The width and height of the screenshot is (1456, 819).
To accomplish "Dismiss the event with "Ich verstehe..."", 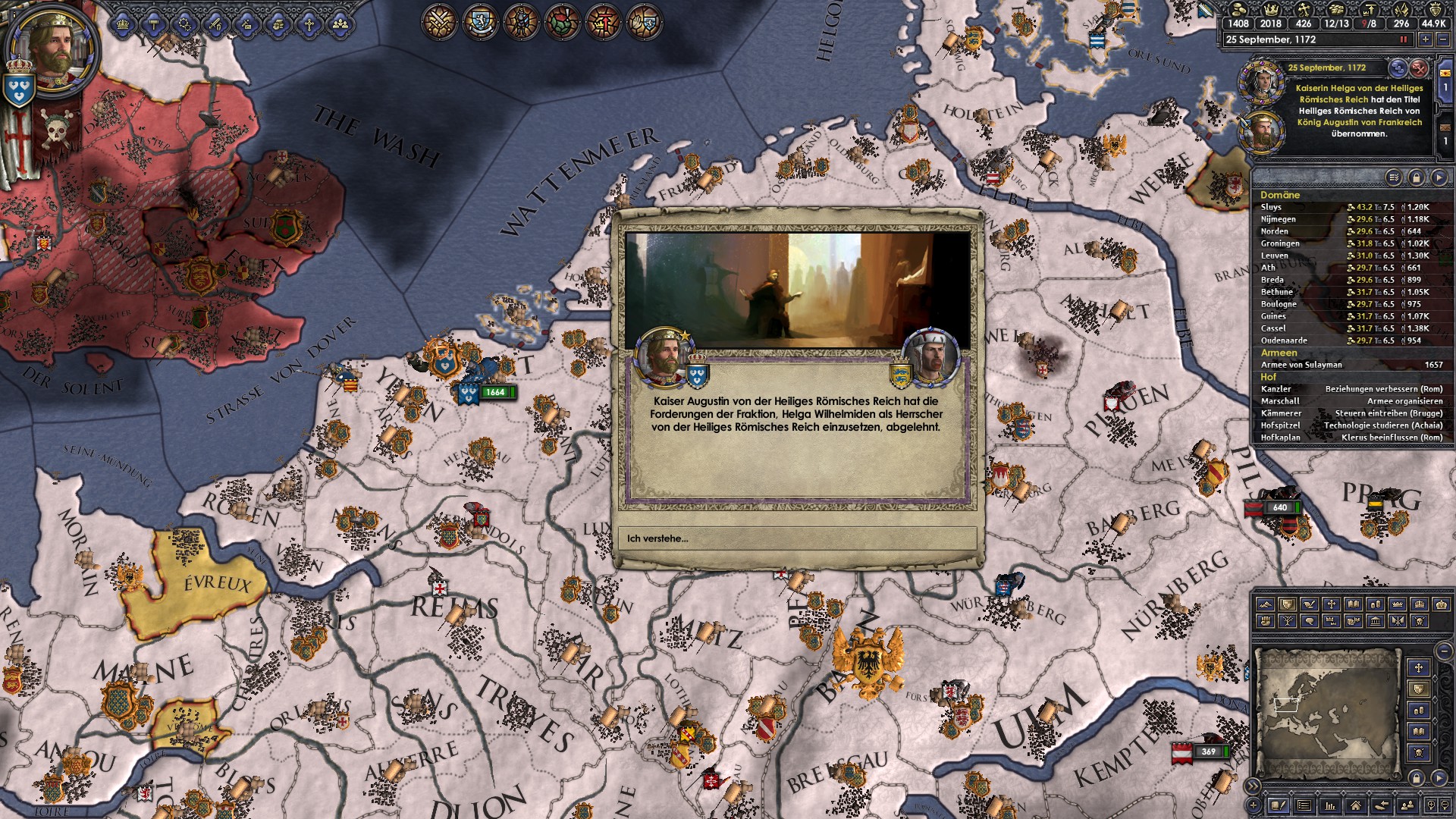I will click(797, 538).
